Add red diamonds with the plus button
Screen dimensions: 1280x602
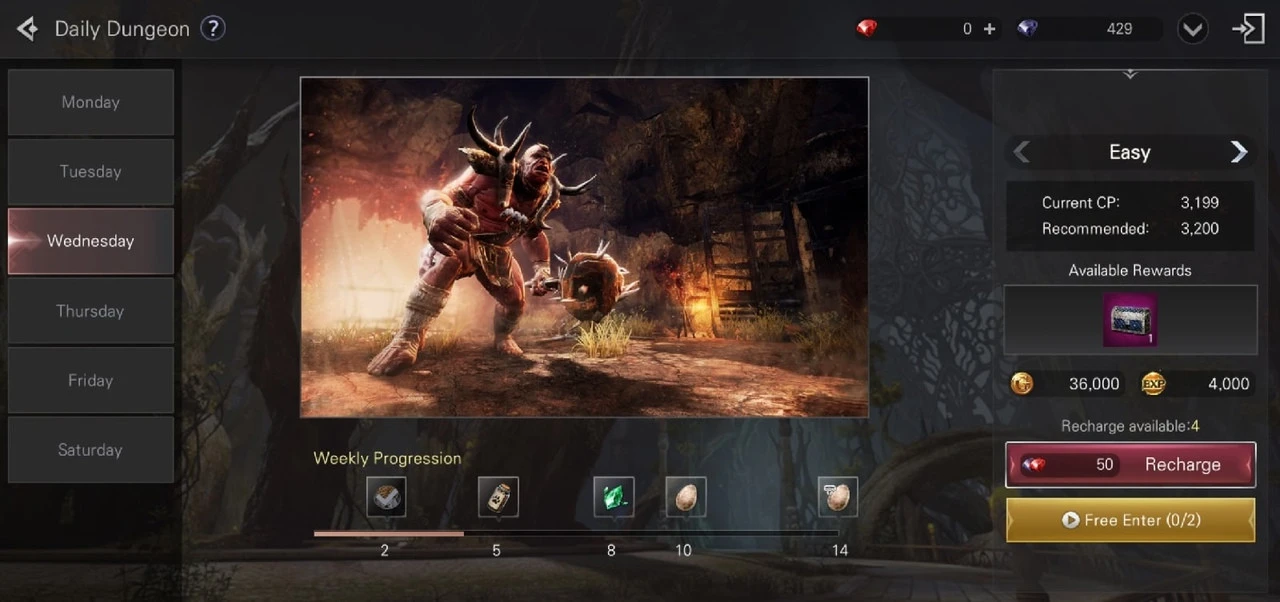click(x=989, y=29)
